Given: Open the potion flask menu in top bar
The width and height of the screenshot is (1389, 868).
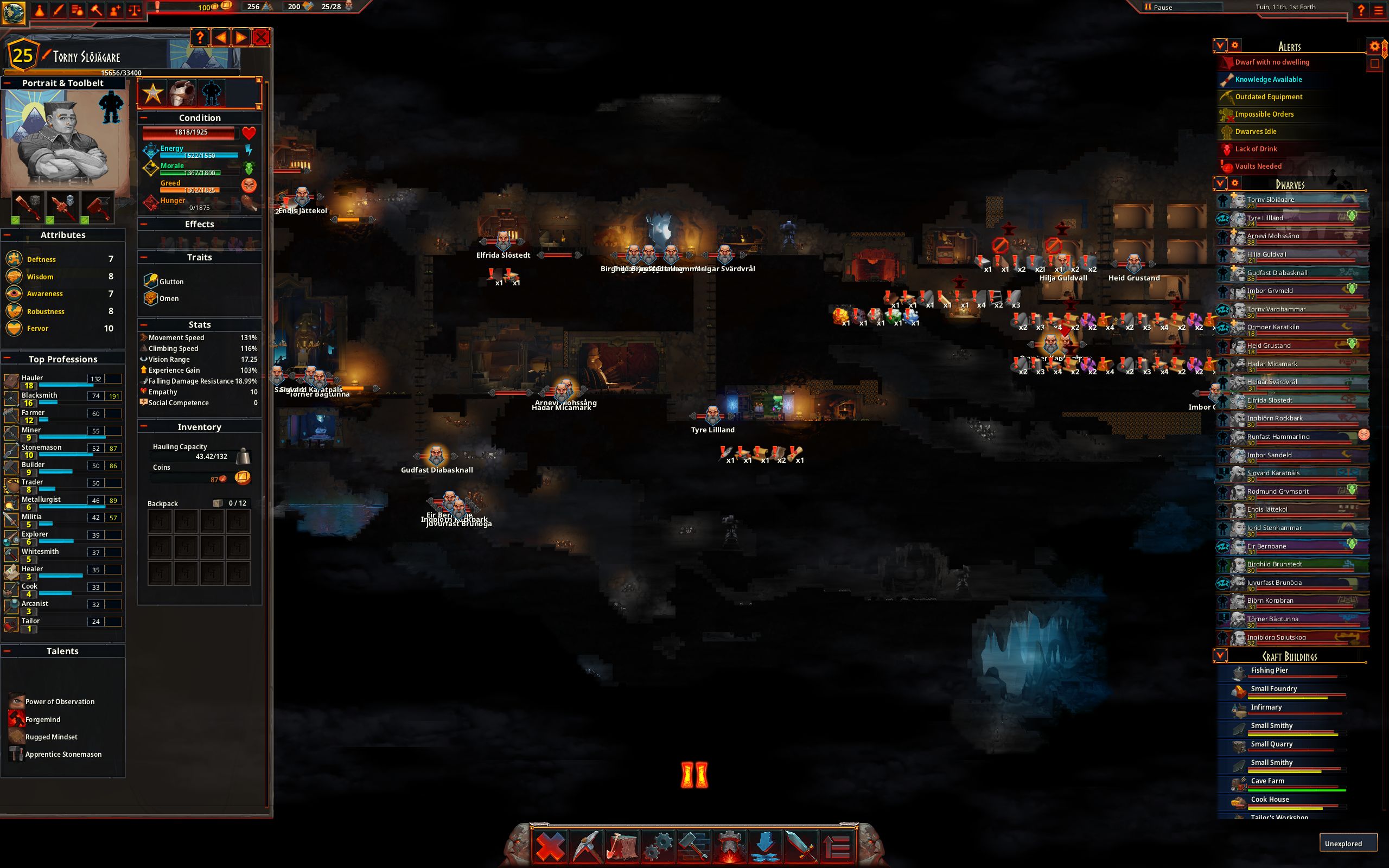Looking at the screenshot, I should click(40, 10).
